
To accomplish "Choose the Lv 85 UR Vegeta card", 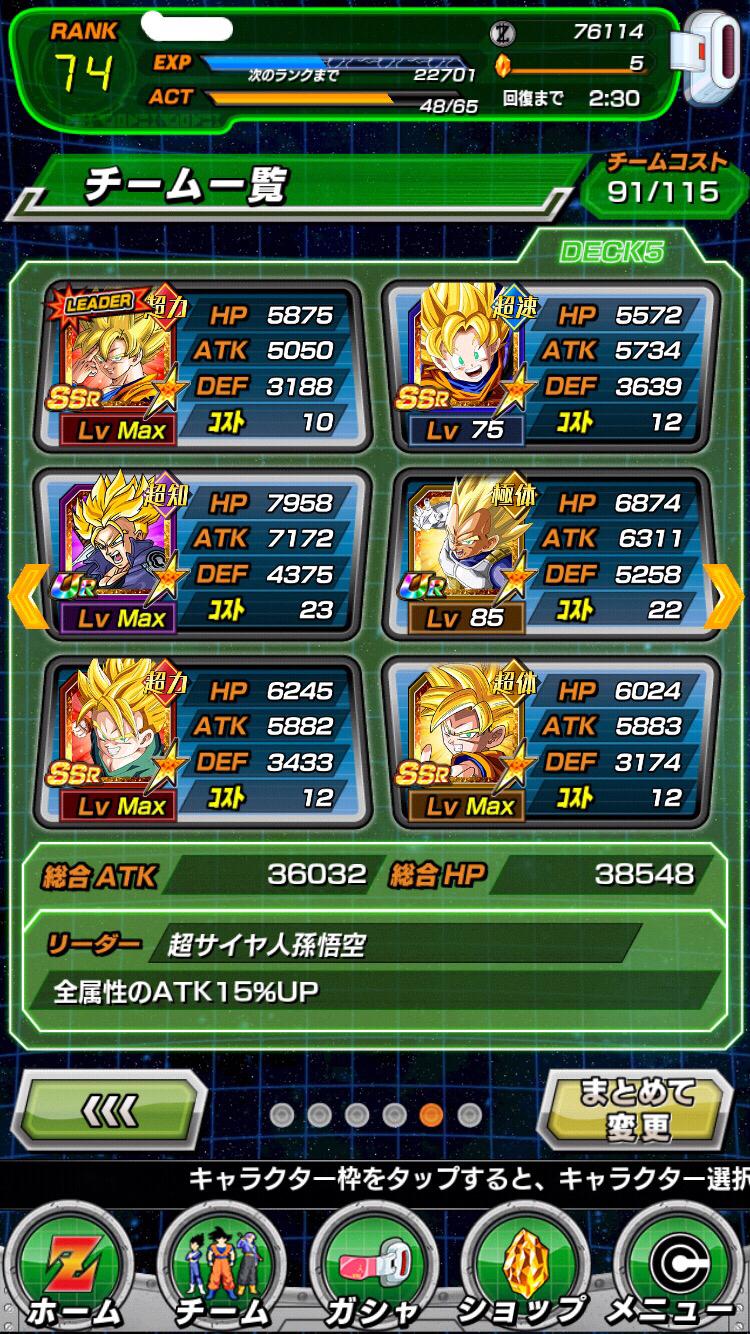I will (x=550, y=554).
